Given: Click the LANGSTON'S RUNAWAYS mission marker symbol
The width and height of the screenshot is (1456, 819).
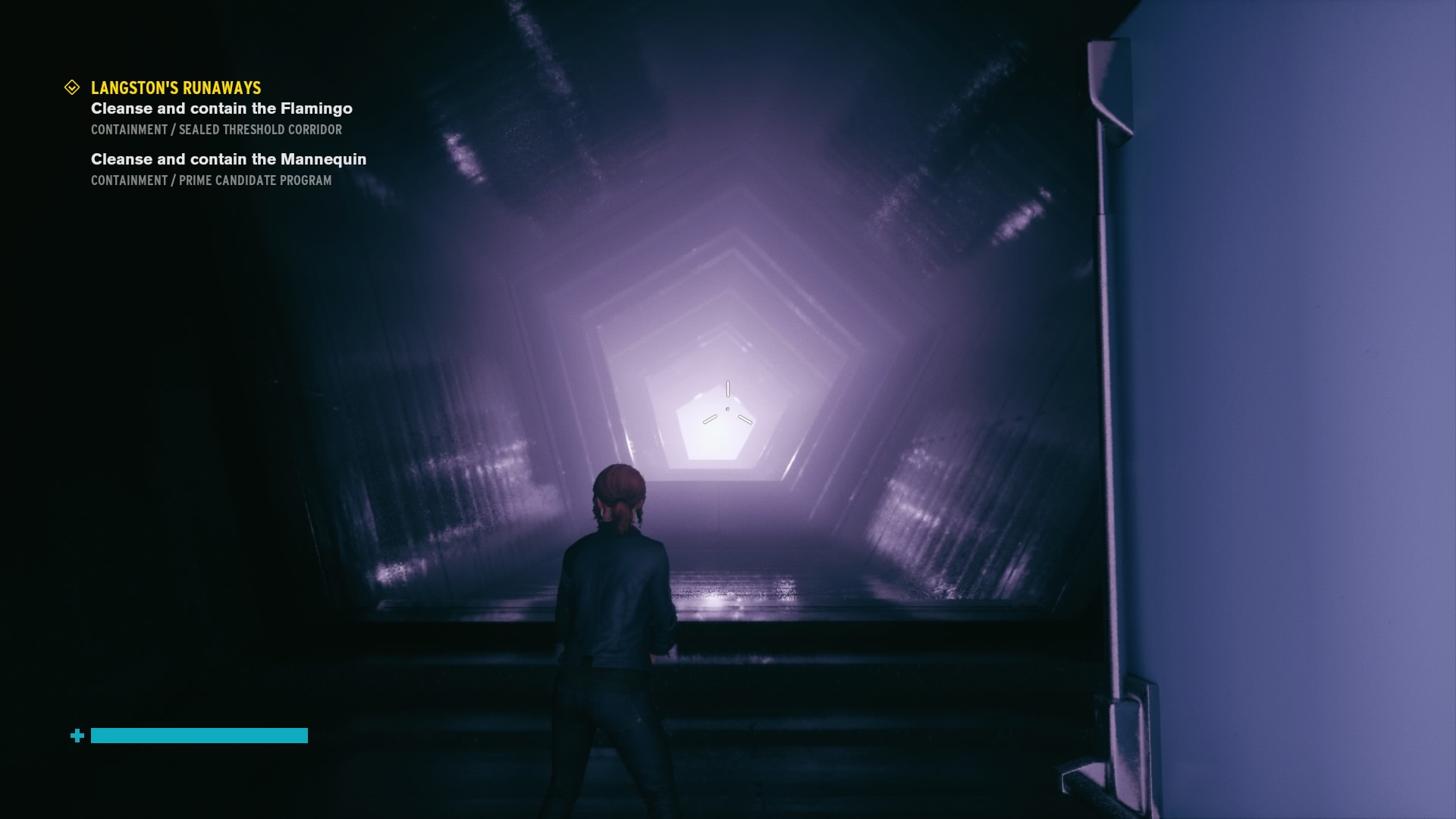Looking at the screenshot, I should [x=73, y=86].
